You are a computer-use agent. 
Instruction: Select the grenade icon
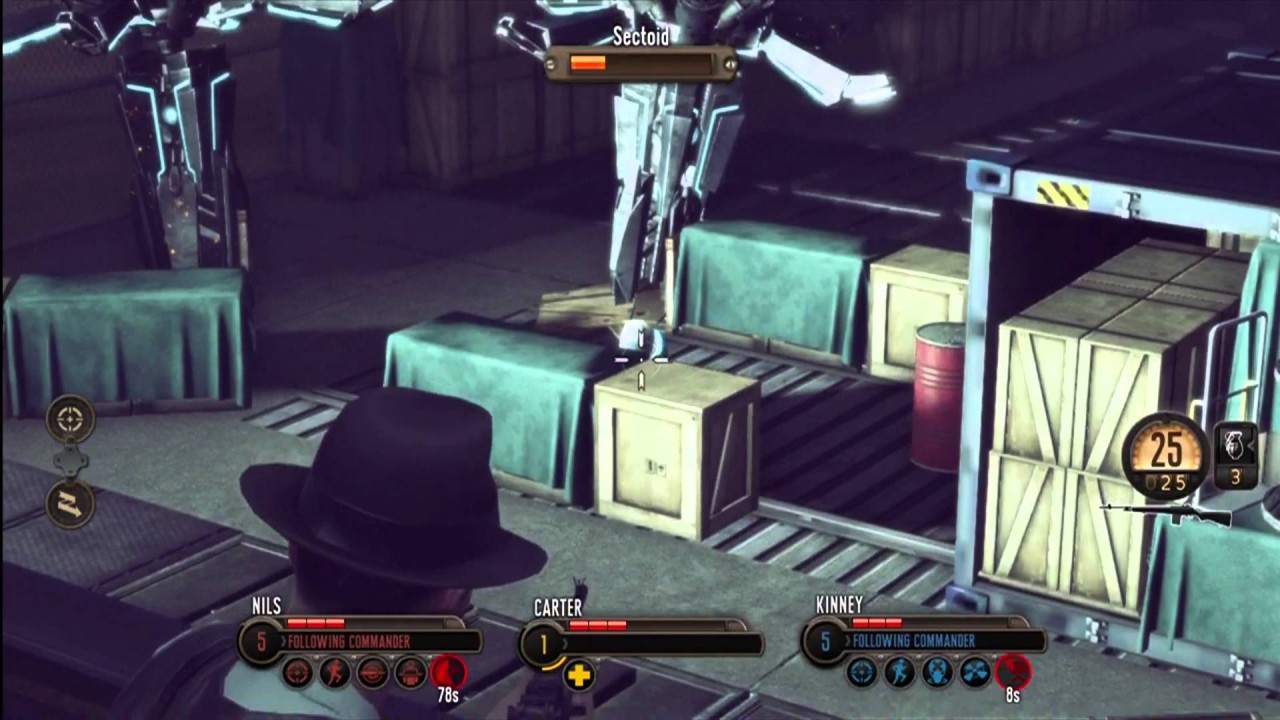1235,444
